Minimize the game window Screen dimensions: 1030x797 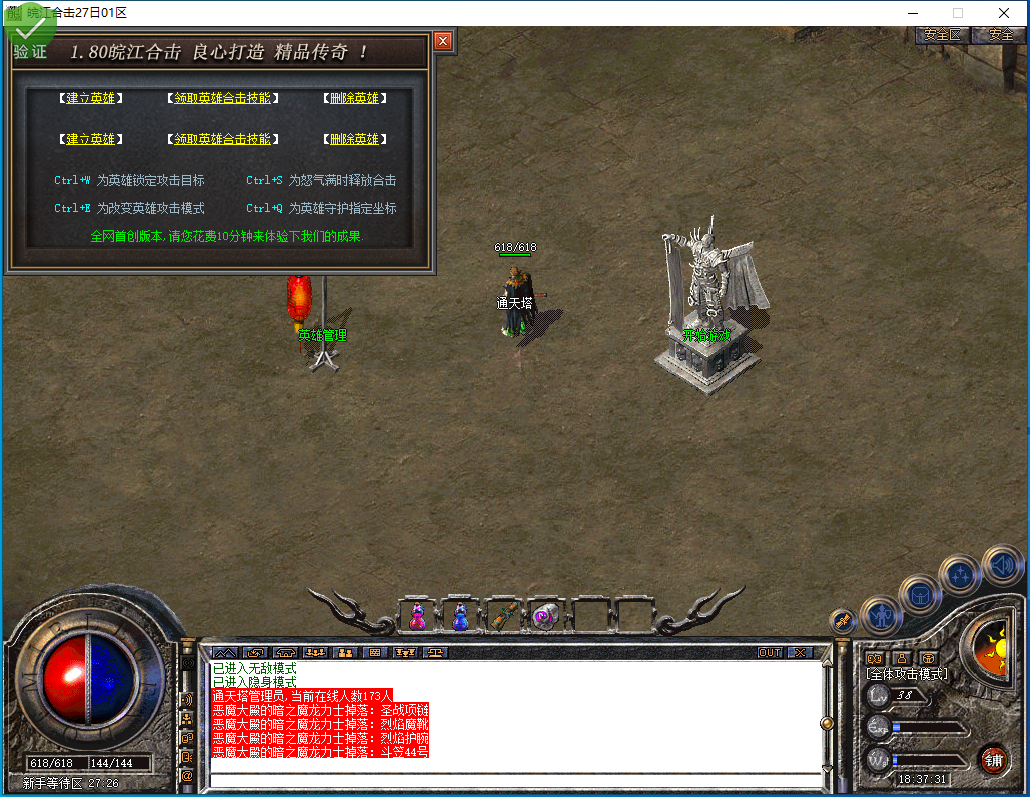click(x=911, y=13)
